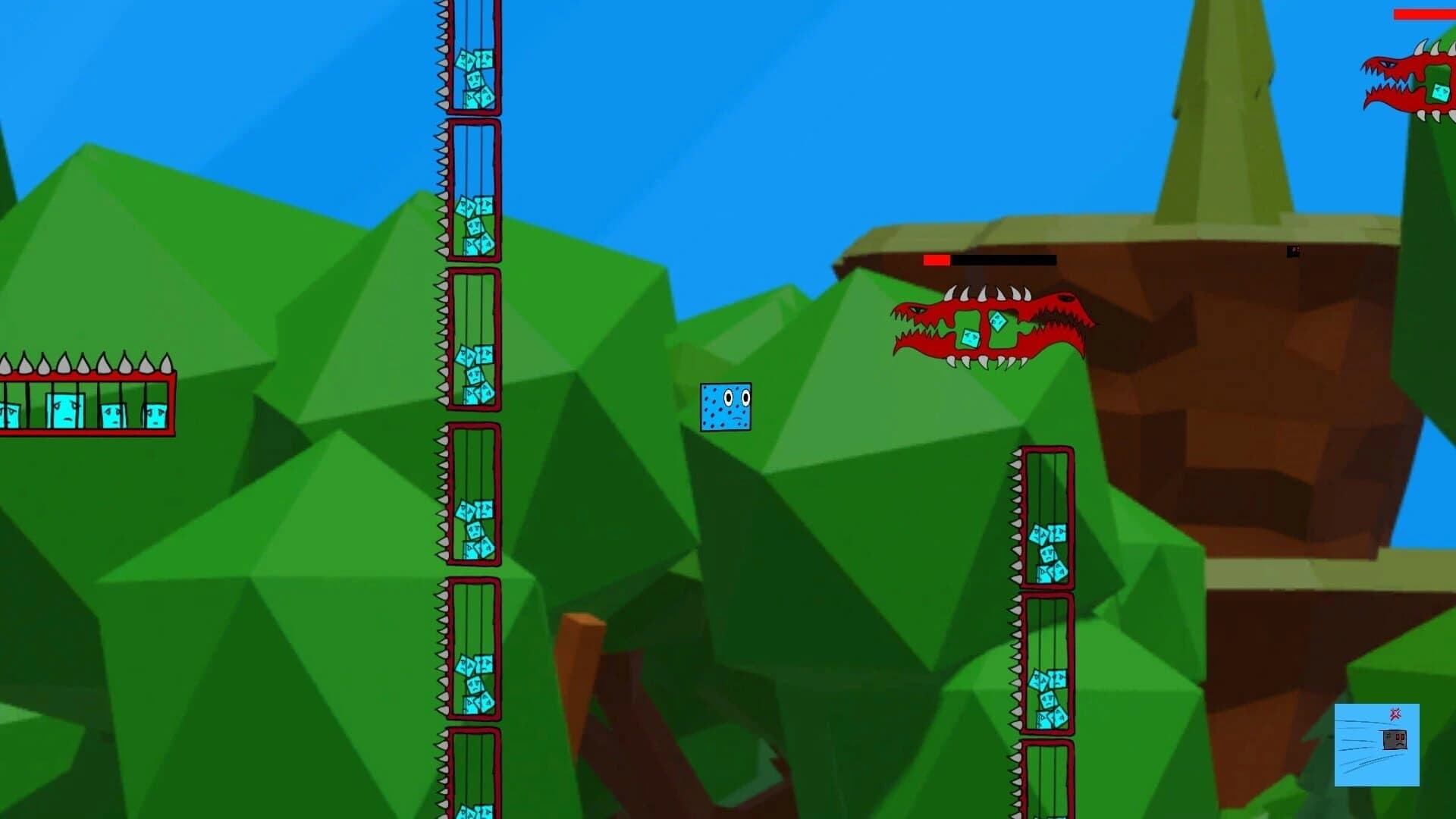Click the small dark marker on the cliff edge
Screen dimensions: 1456x819
[1294, 250]
